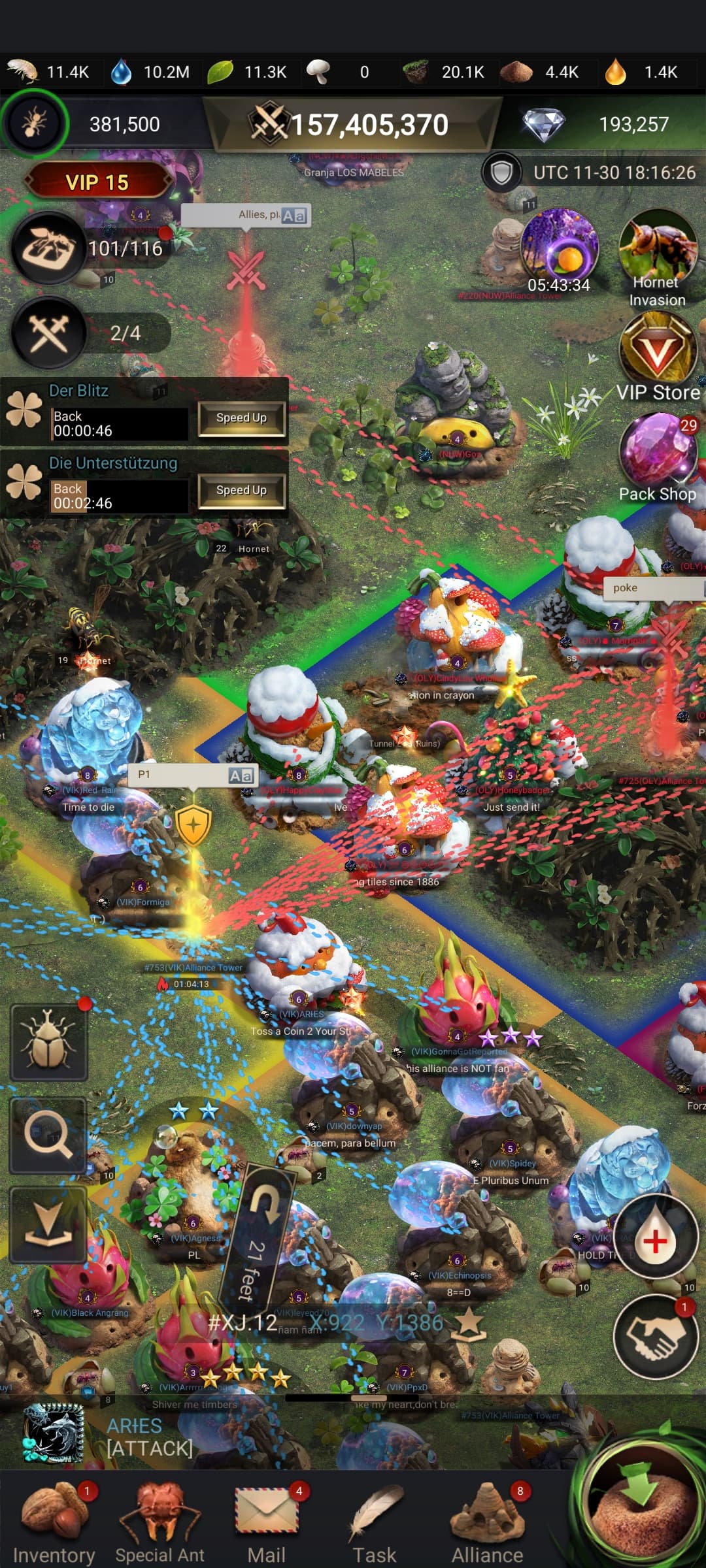
Task: Click the beetle icon button
Action: [x=48, y=1042]
